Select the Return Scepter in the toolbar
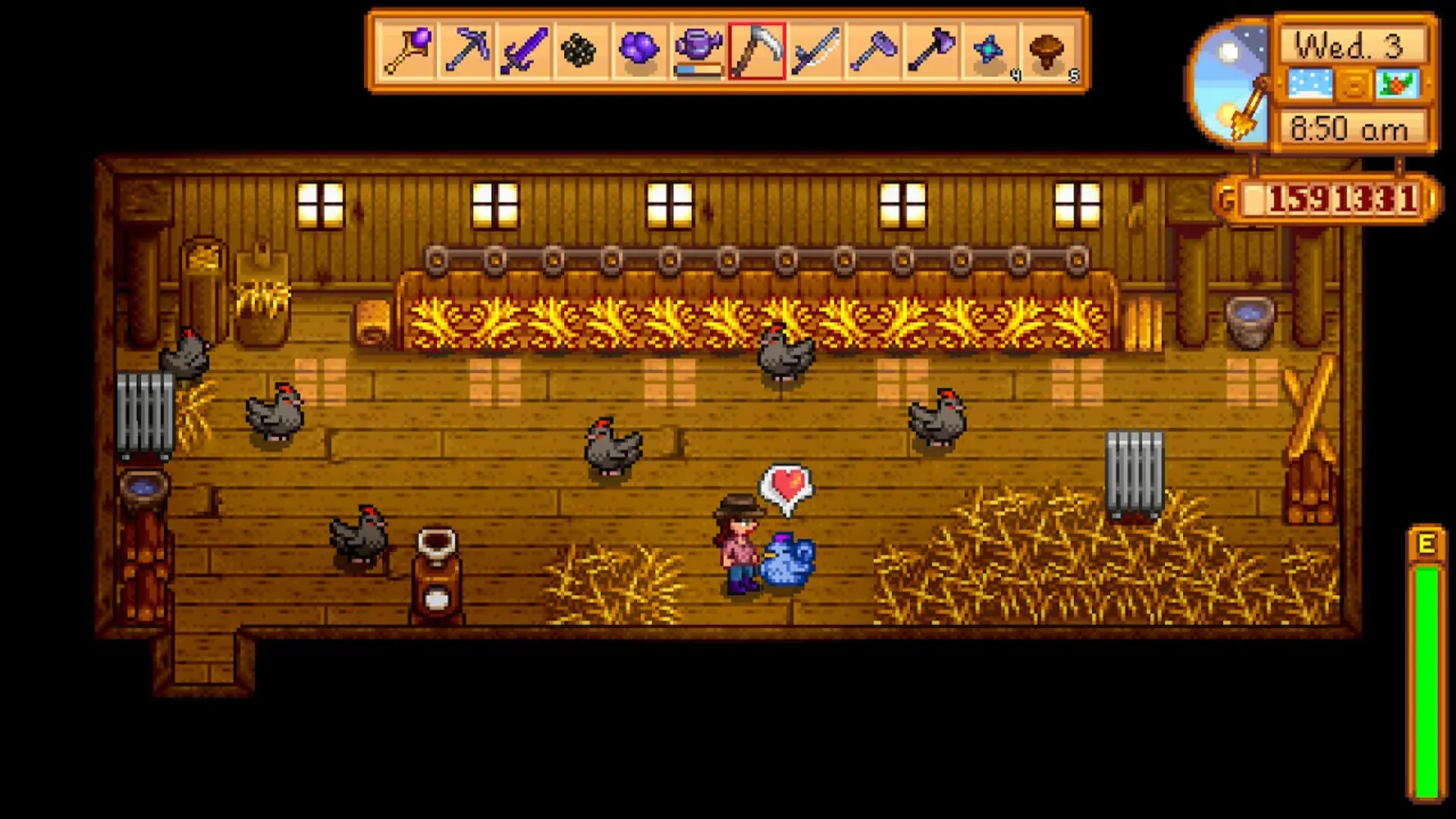1456x819 pixels. tap(407, 51)
